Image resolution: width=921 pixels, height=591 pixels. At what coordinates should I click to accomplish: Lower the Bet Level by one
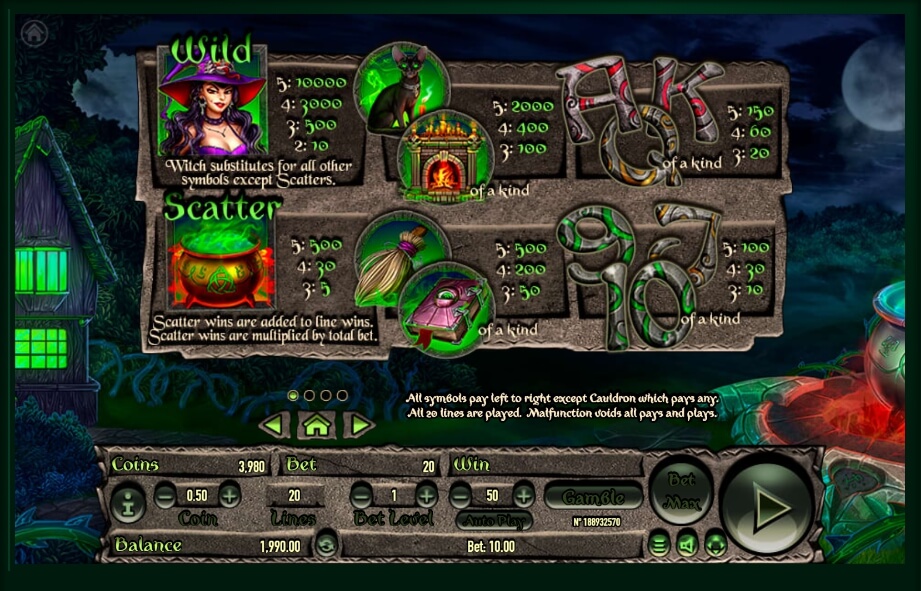click(362, 495)
